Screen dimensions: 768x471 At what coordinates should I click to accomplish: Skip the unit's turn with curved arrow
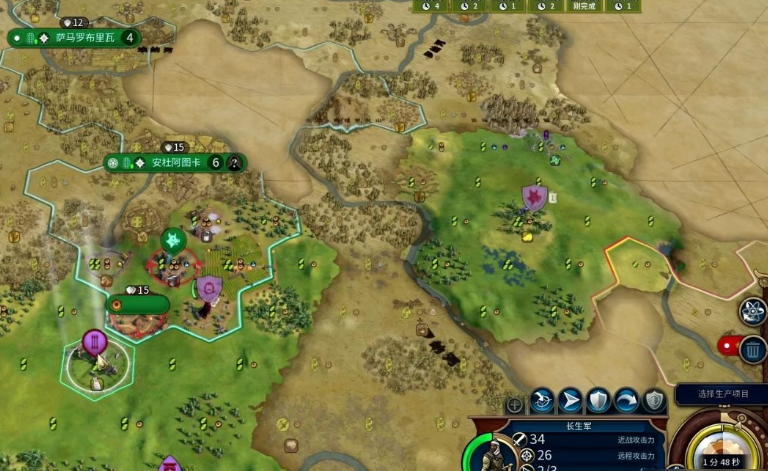(625, 401)
